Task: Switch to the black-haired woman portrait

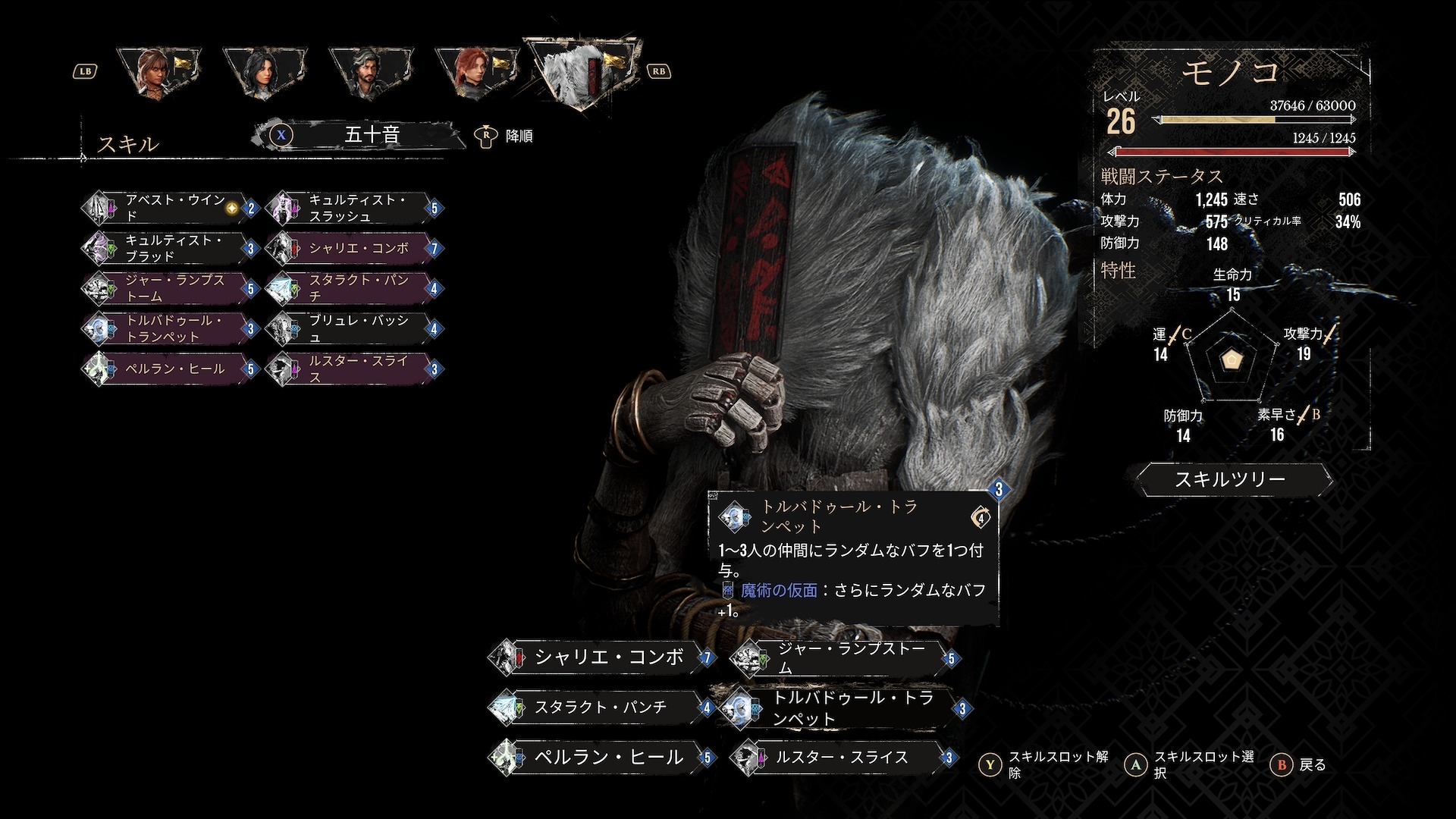Action: [x=264, y=74]
